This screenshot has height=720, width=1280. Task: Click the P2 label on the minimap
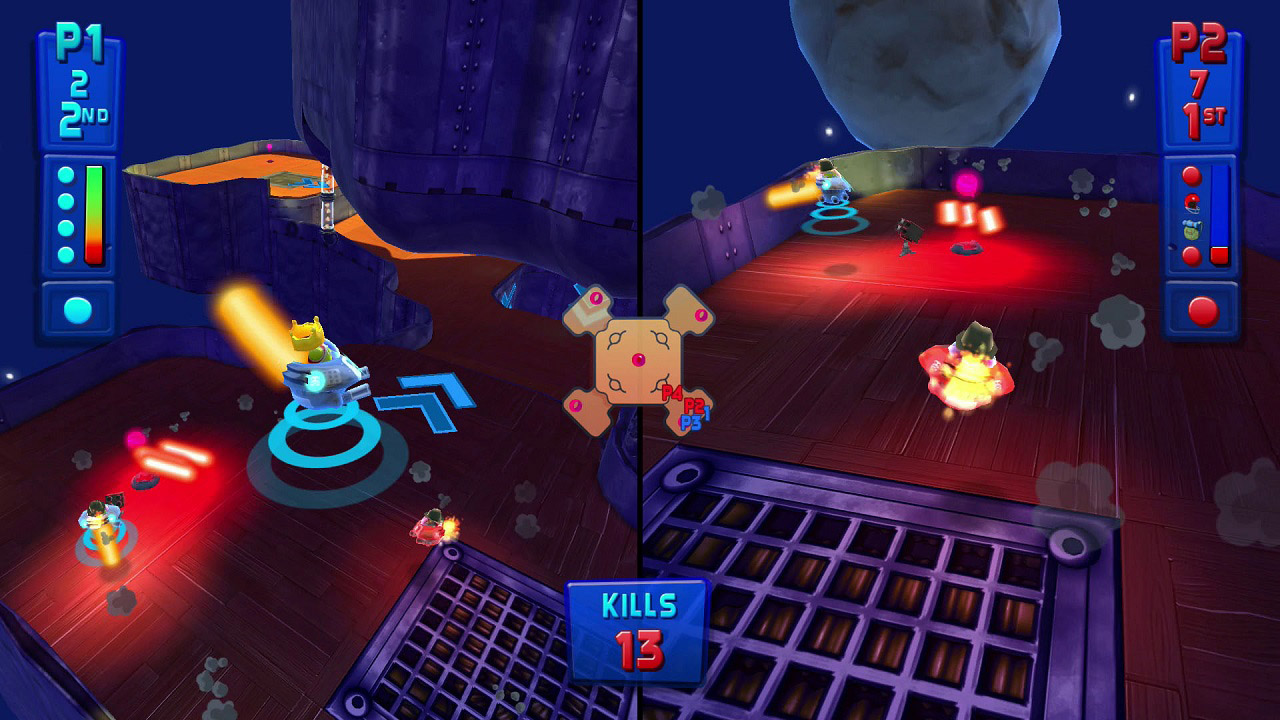tap(693, 406)
